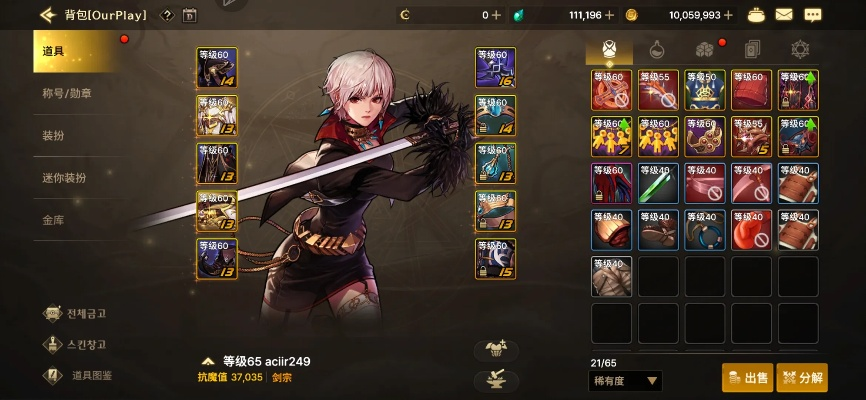Switch to the cards inventory tab

click(752, 48)
